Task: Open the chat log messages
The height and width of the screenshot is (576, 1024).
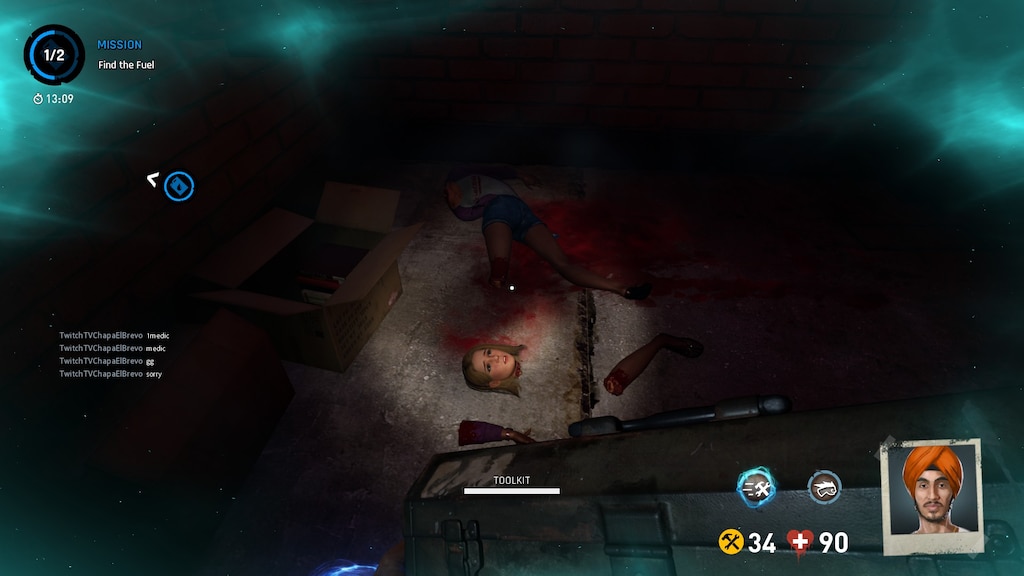Action: point(112,354)
